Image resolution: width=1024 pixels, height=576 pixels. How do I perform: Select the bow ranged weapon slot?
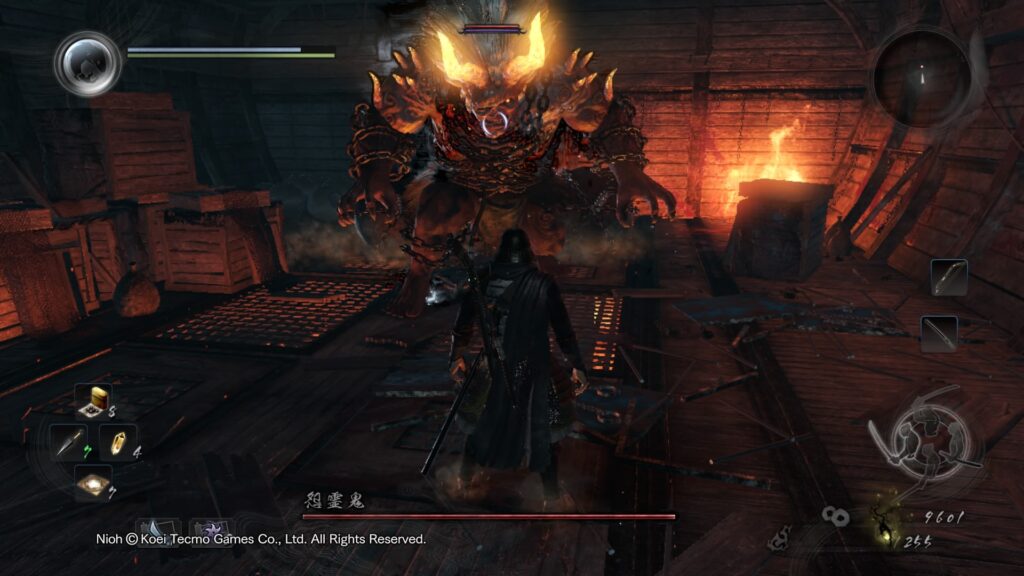click(x=948, y=277)
